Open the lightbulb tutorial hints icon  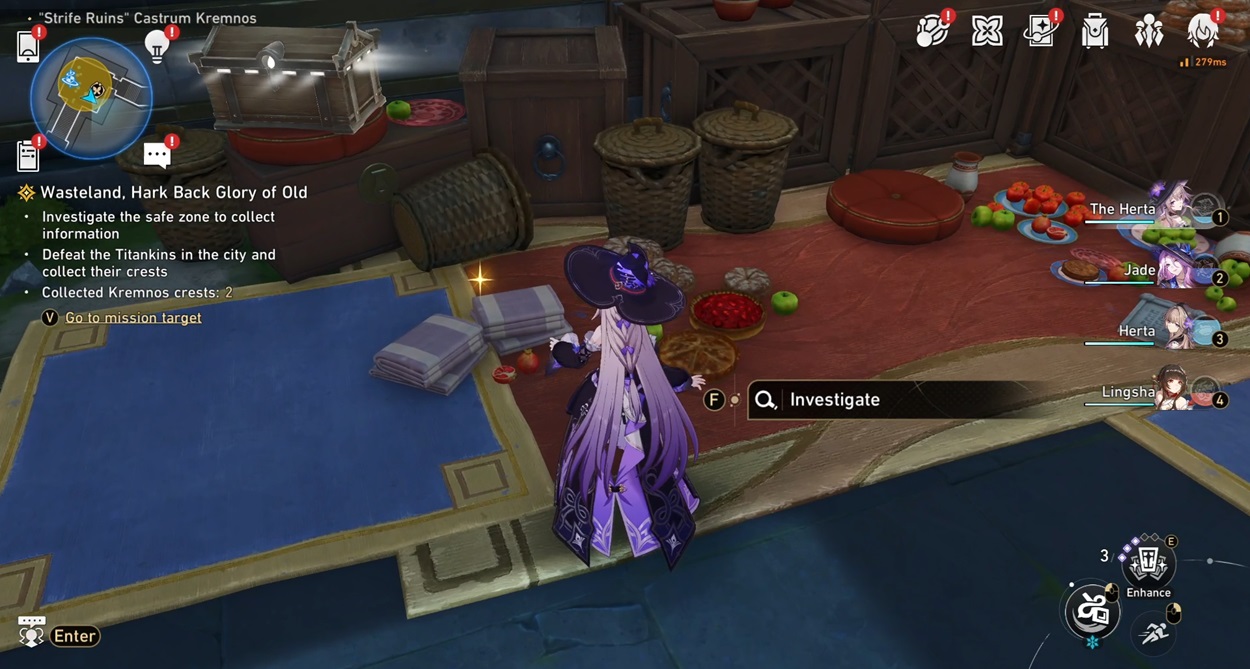tap(157, 45)
